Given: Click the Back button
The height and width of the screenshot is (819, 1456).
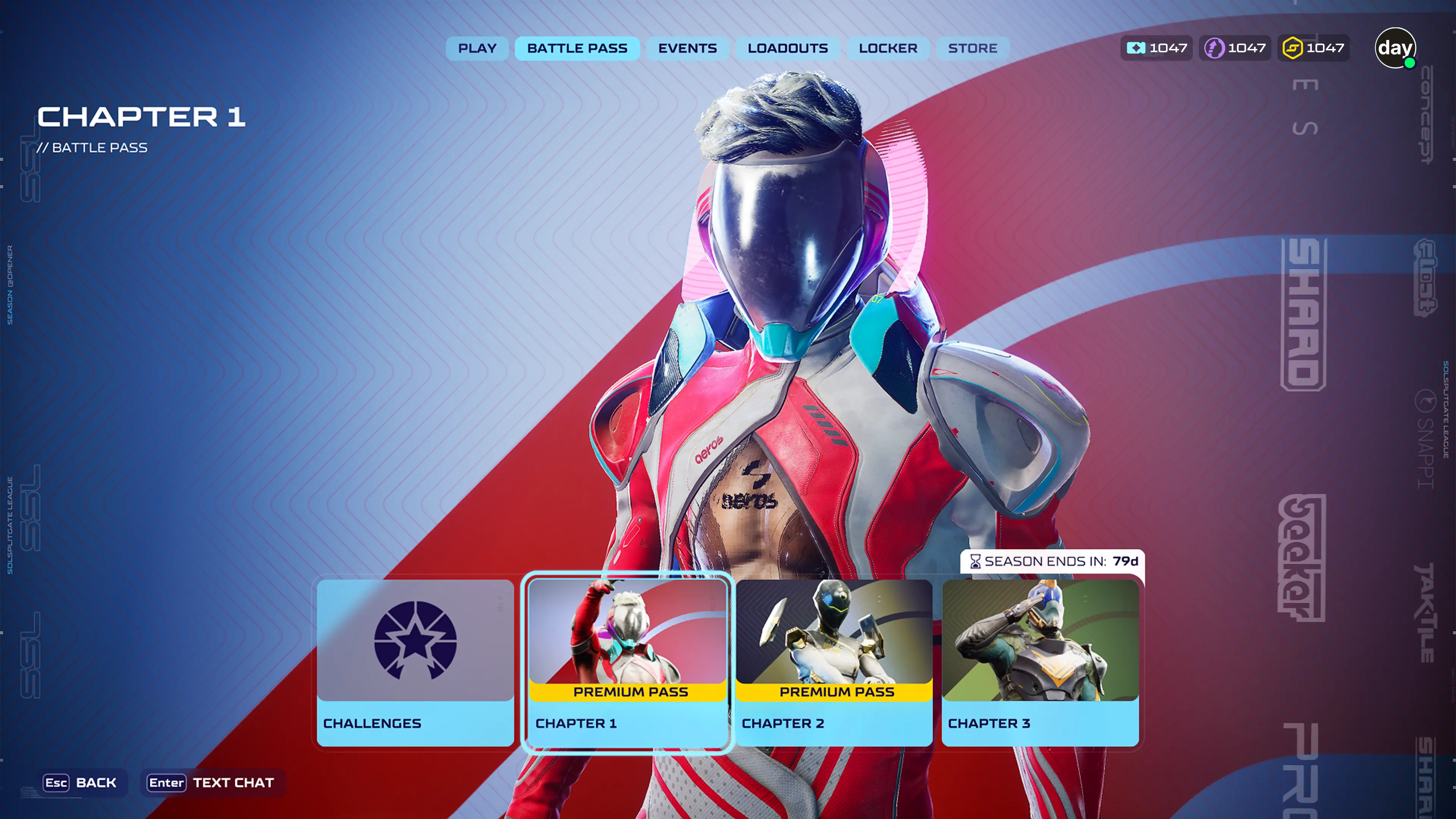Looking at the screenshot, I should point(80,783).
